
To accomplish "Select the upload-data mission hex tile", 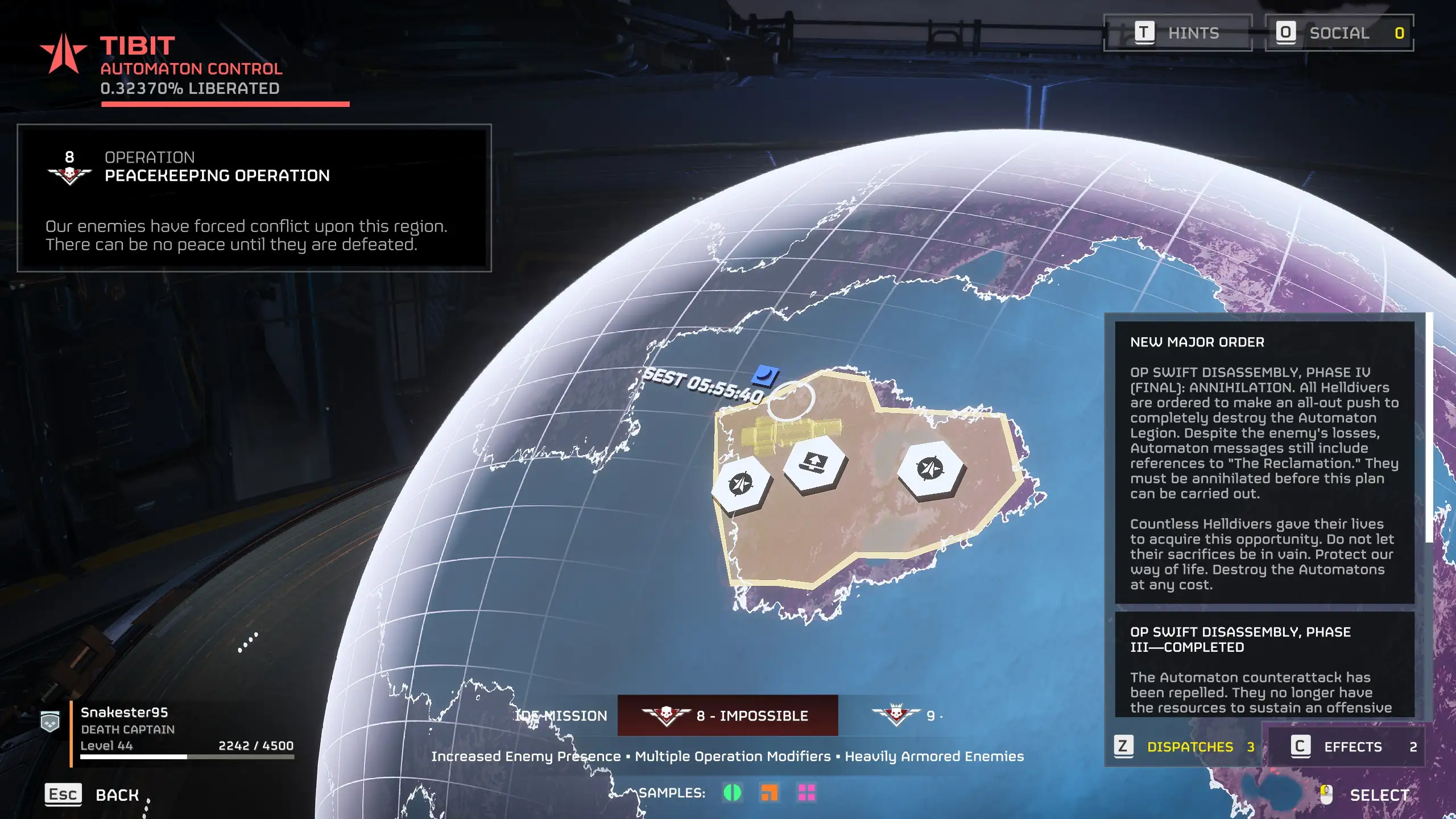I will [x=814, y=463].
